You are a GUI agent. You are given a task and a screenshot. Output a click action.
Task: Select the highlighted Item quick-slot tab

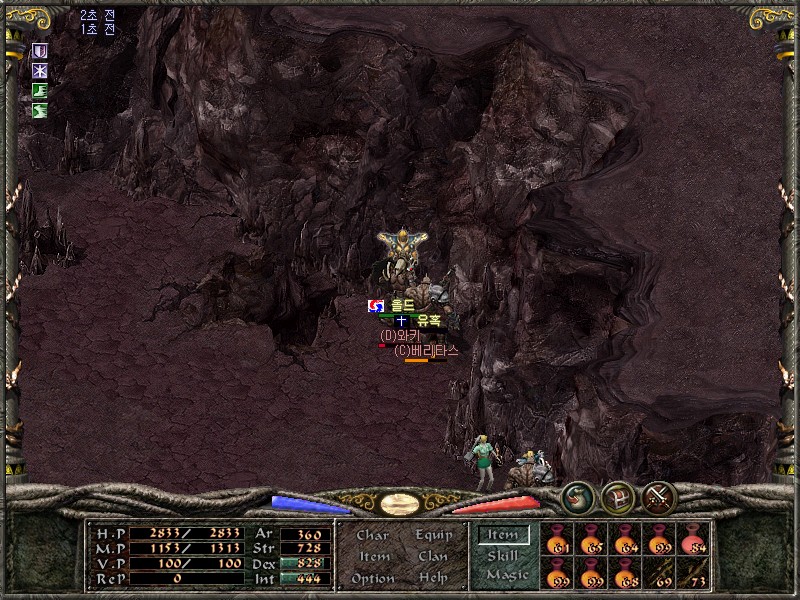coord(502,536)
